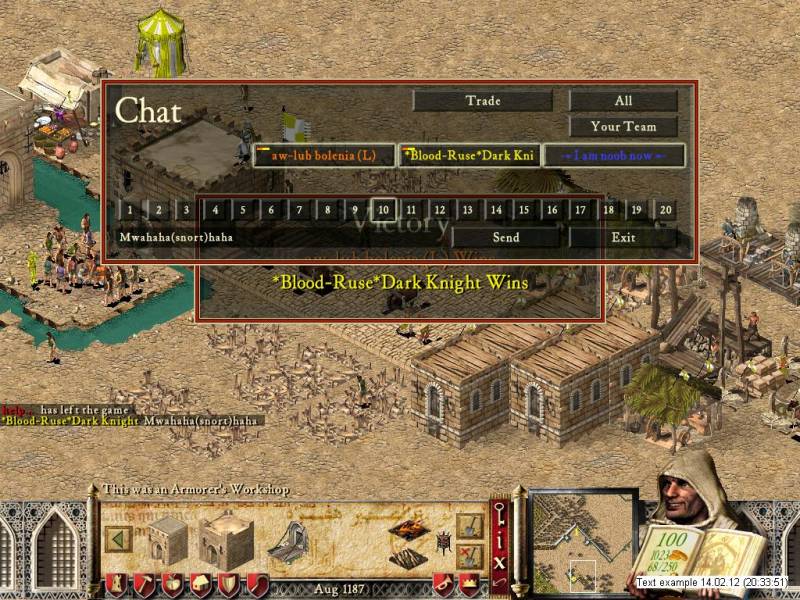Choose Your Team chat recipients
Screen dimensions: 800x600
623,127
